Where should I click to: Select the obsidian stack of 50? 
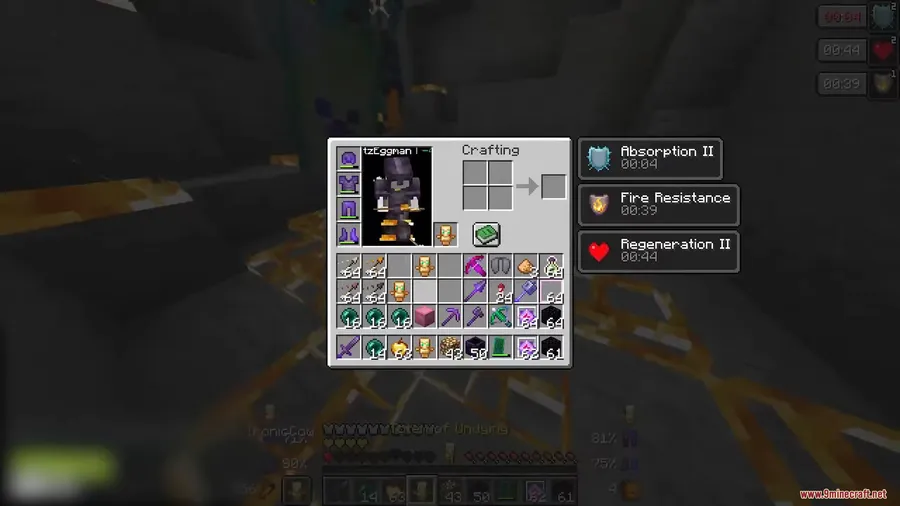tap(475, 348)
